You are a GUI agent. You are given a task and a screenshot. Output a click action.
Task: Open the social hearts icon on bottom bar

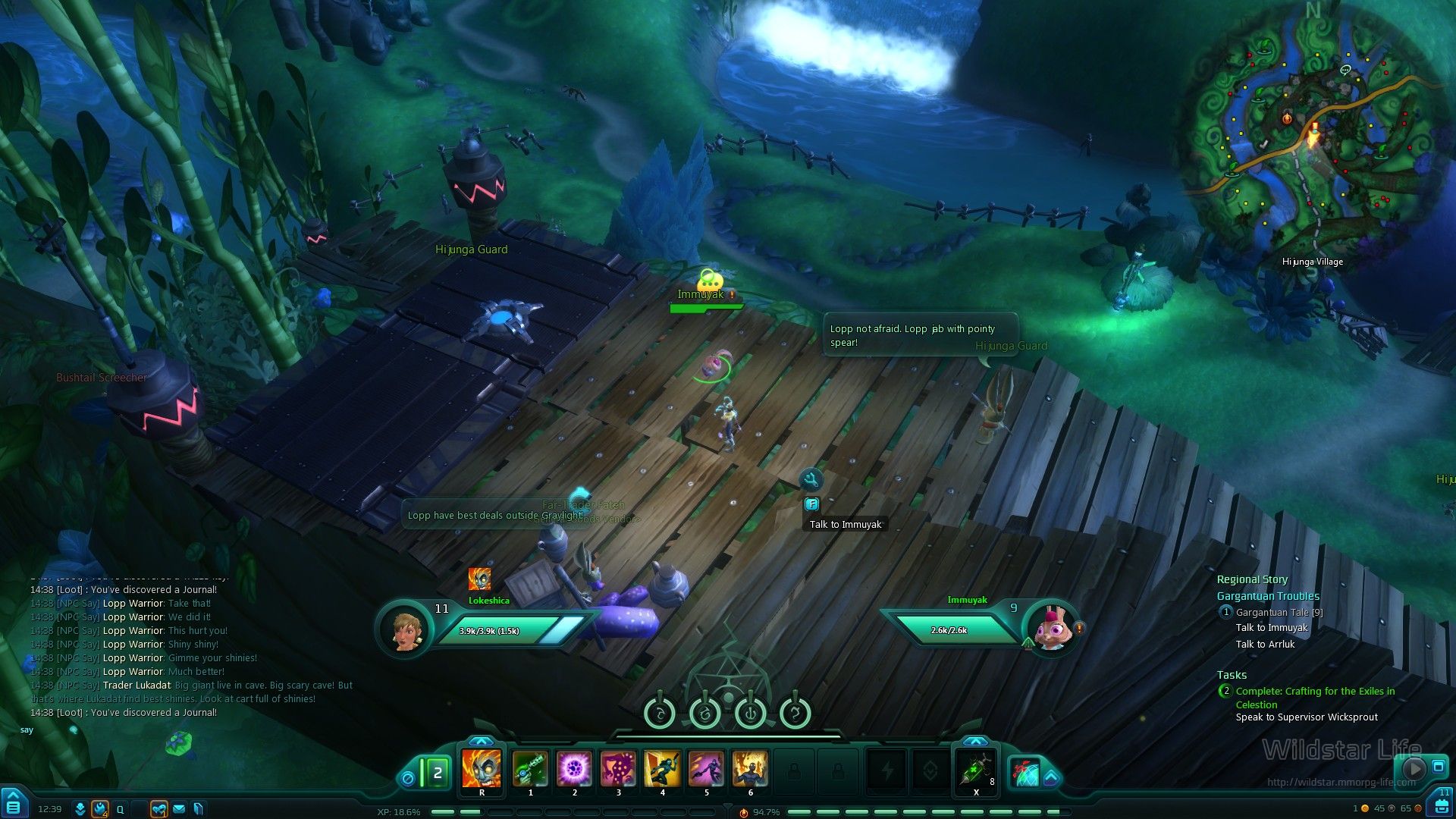[158, 809]
